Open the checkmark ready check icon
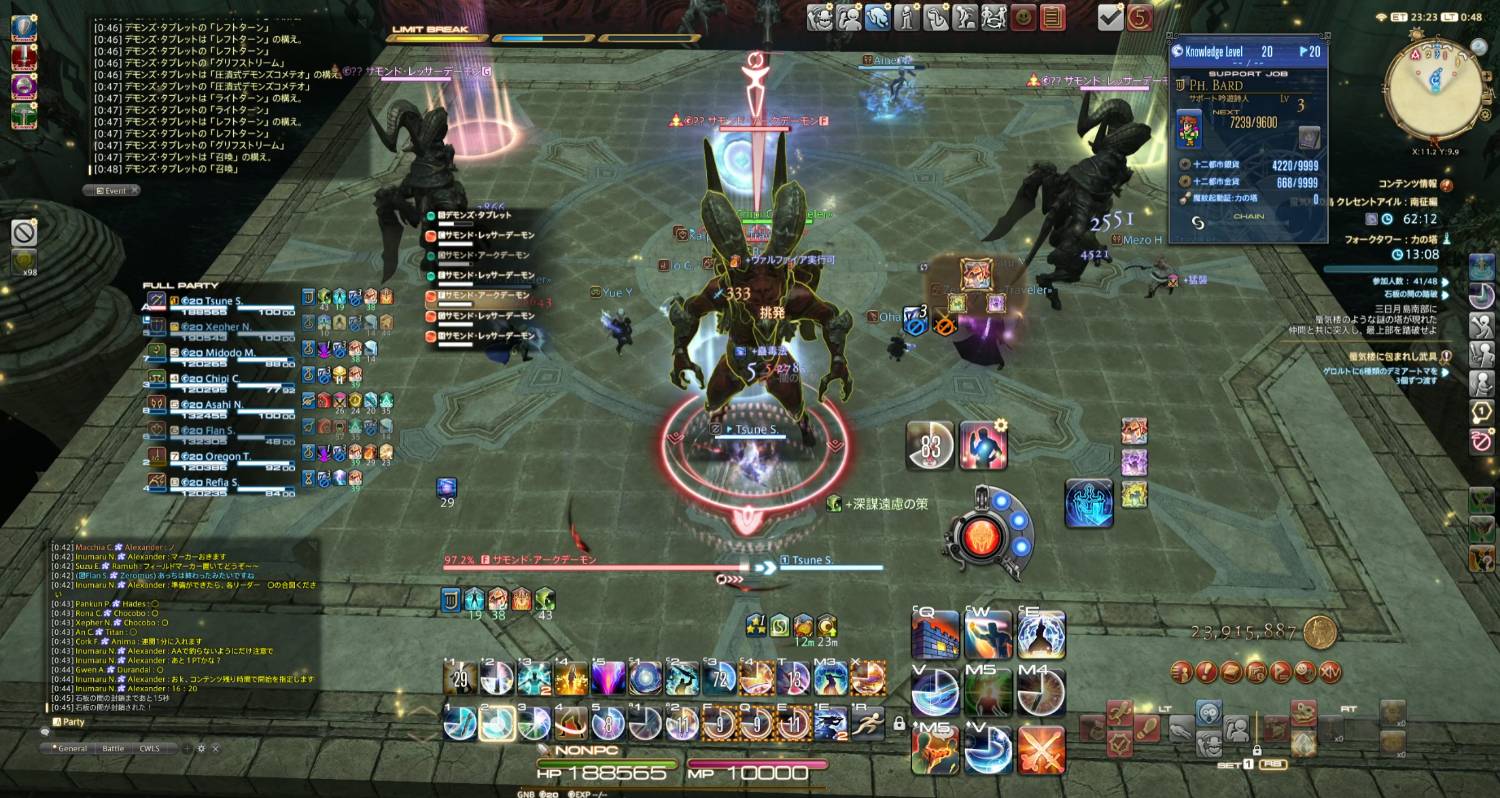This screenshot has height=798, width=1500. 1110,17
